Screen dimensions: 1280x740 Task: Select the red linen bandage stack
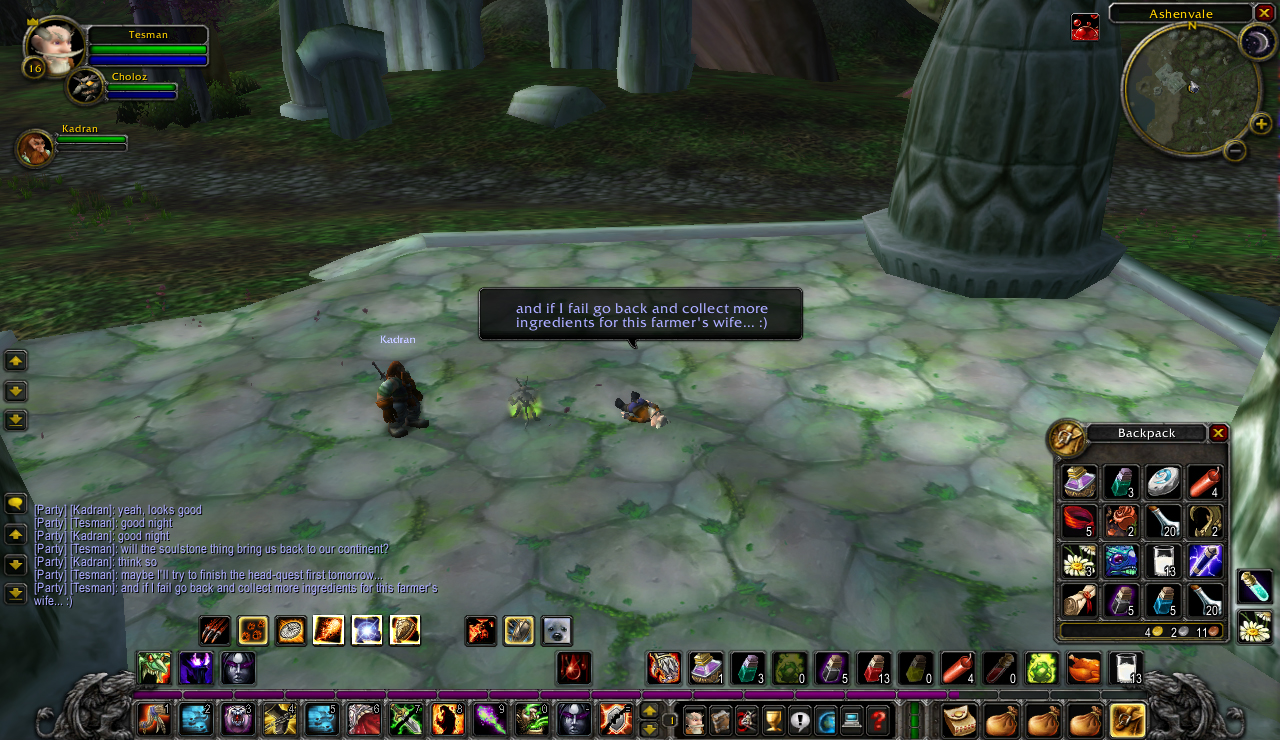click(1080, 521)
